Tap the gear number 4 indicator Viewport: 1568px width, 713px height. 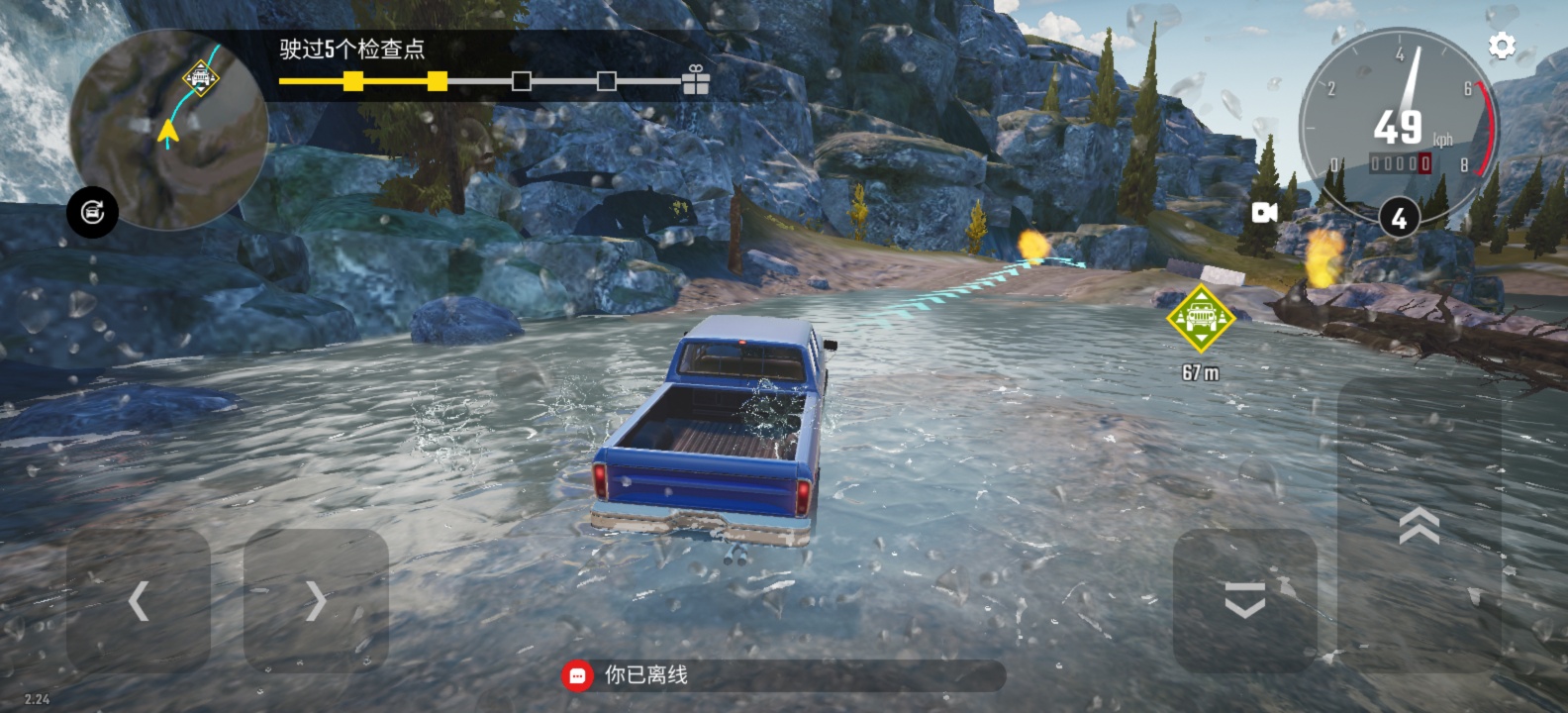point(1399,218)
